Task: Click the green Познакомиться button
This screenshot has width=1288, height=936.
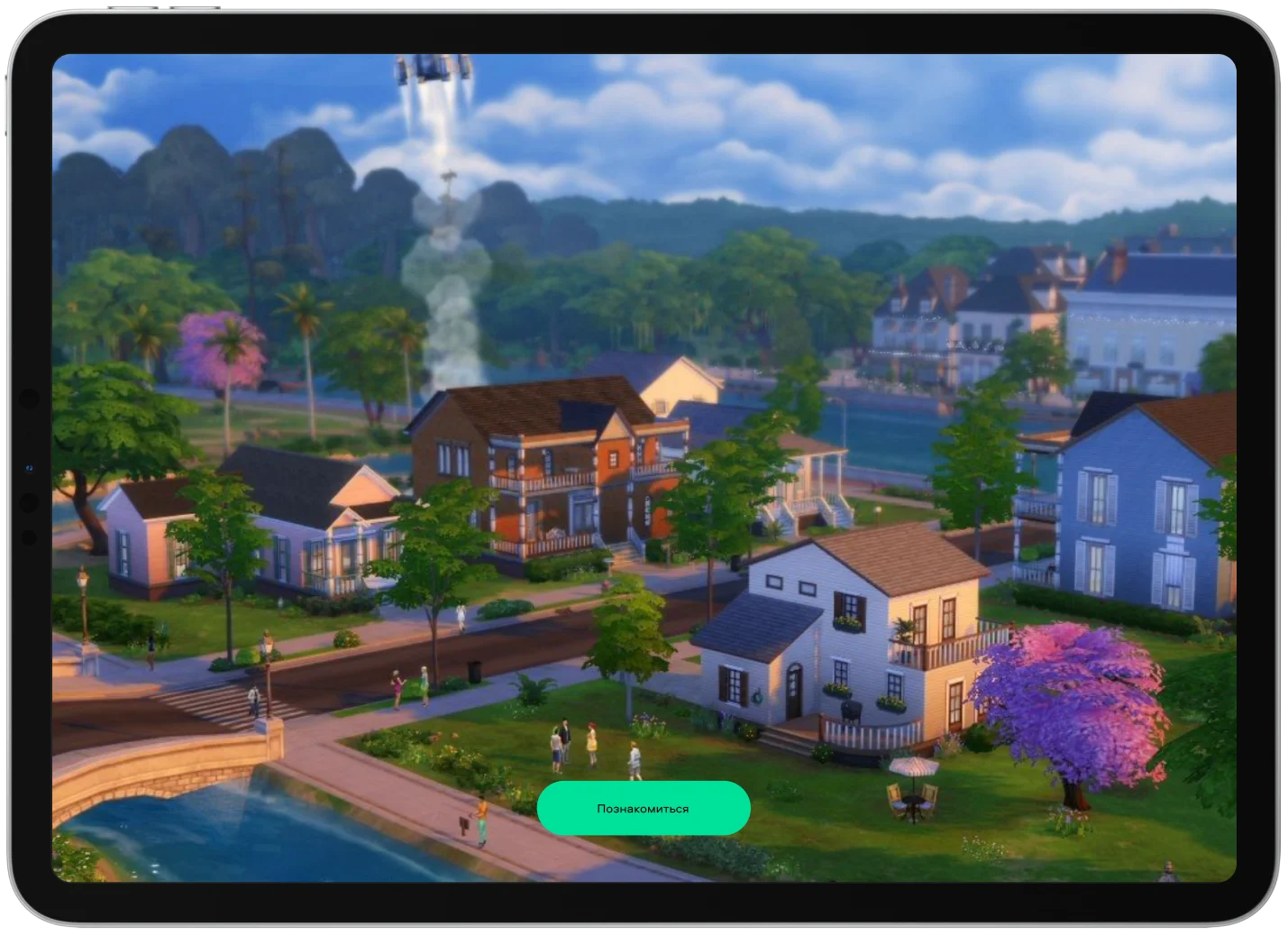Action: [643, 808]
